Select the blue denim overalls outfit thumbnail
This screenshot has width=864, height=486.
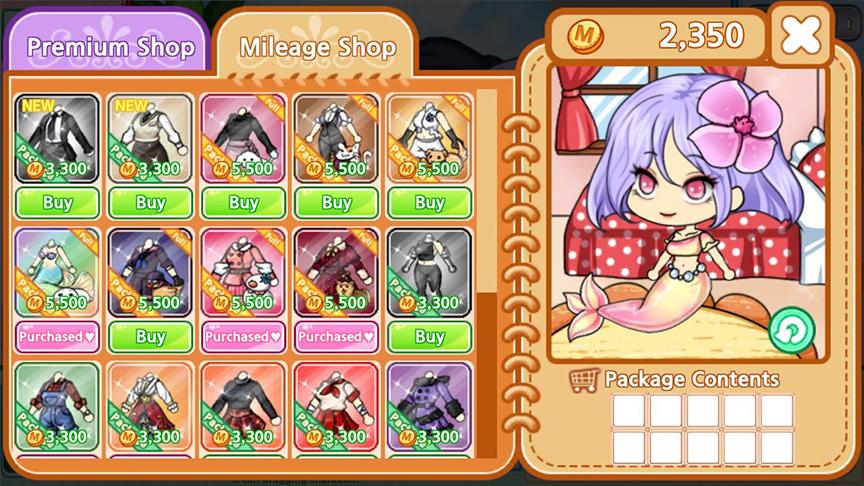tap(57, 405)
